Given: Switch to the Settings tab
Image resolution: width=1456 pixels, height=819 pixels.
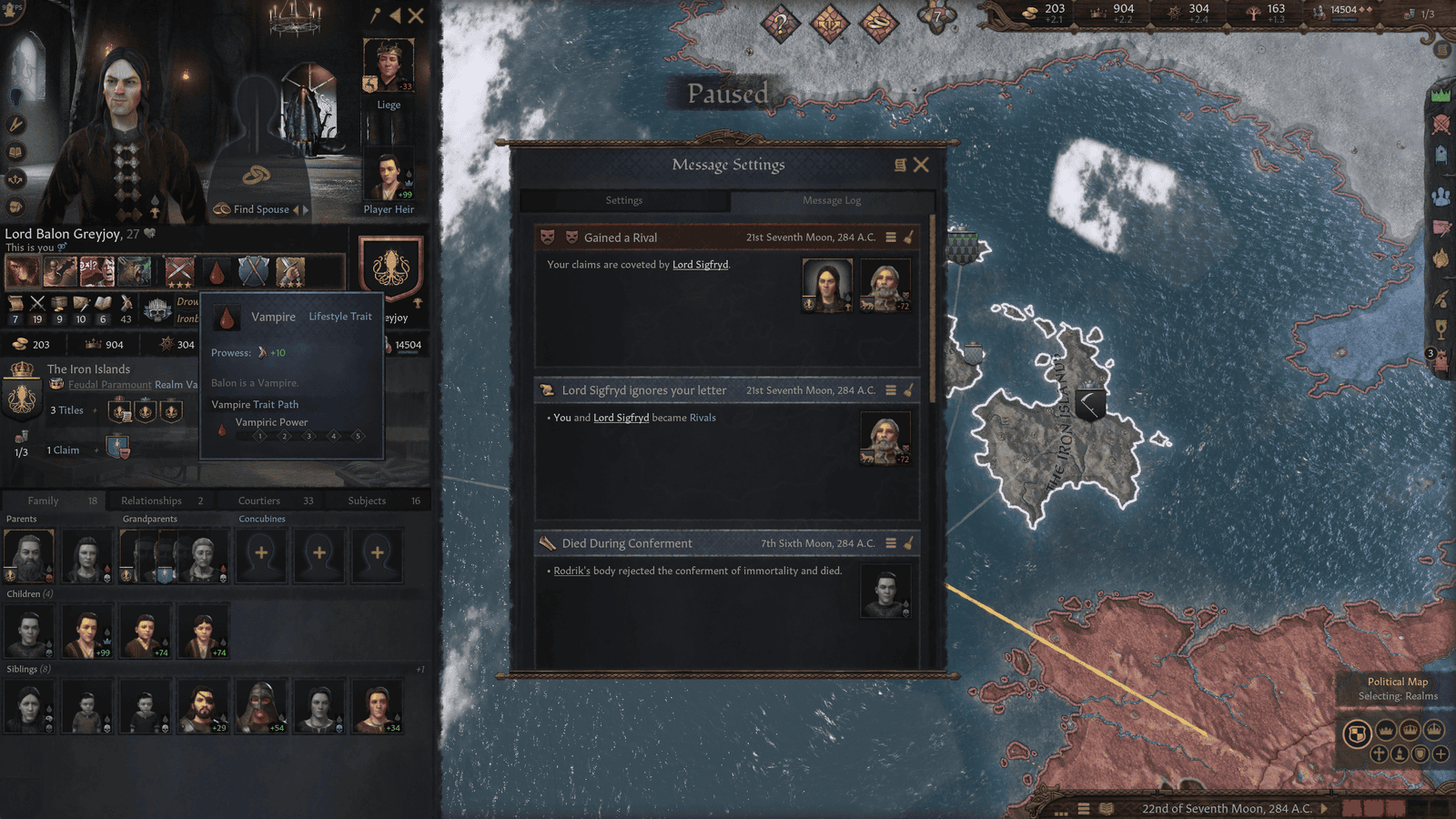Looking at the screenshot, I should tap(624, 200).
